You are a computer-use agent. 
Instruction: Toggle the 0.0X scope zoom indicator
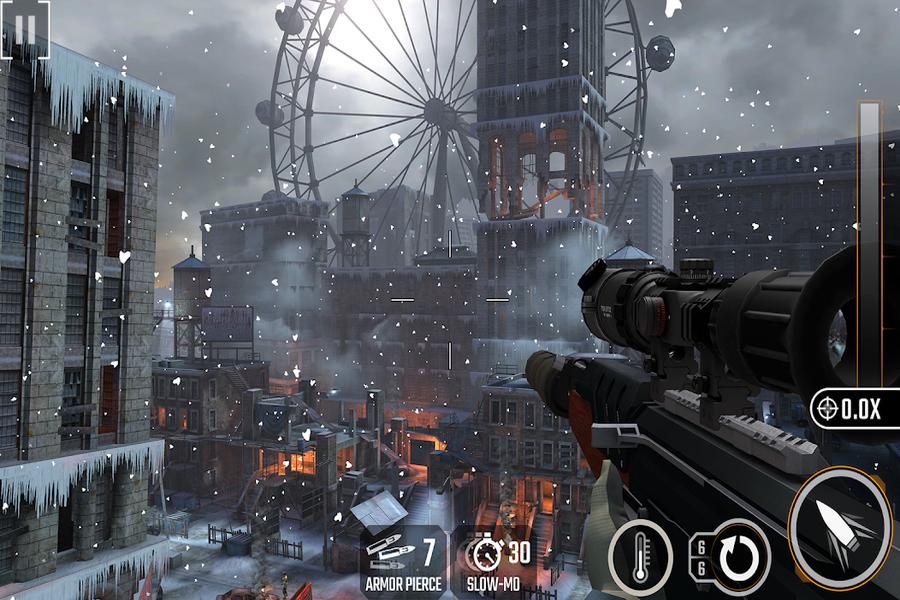click(852, 408)
